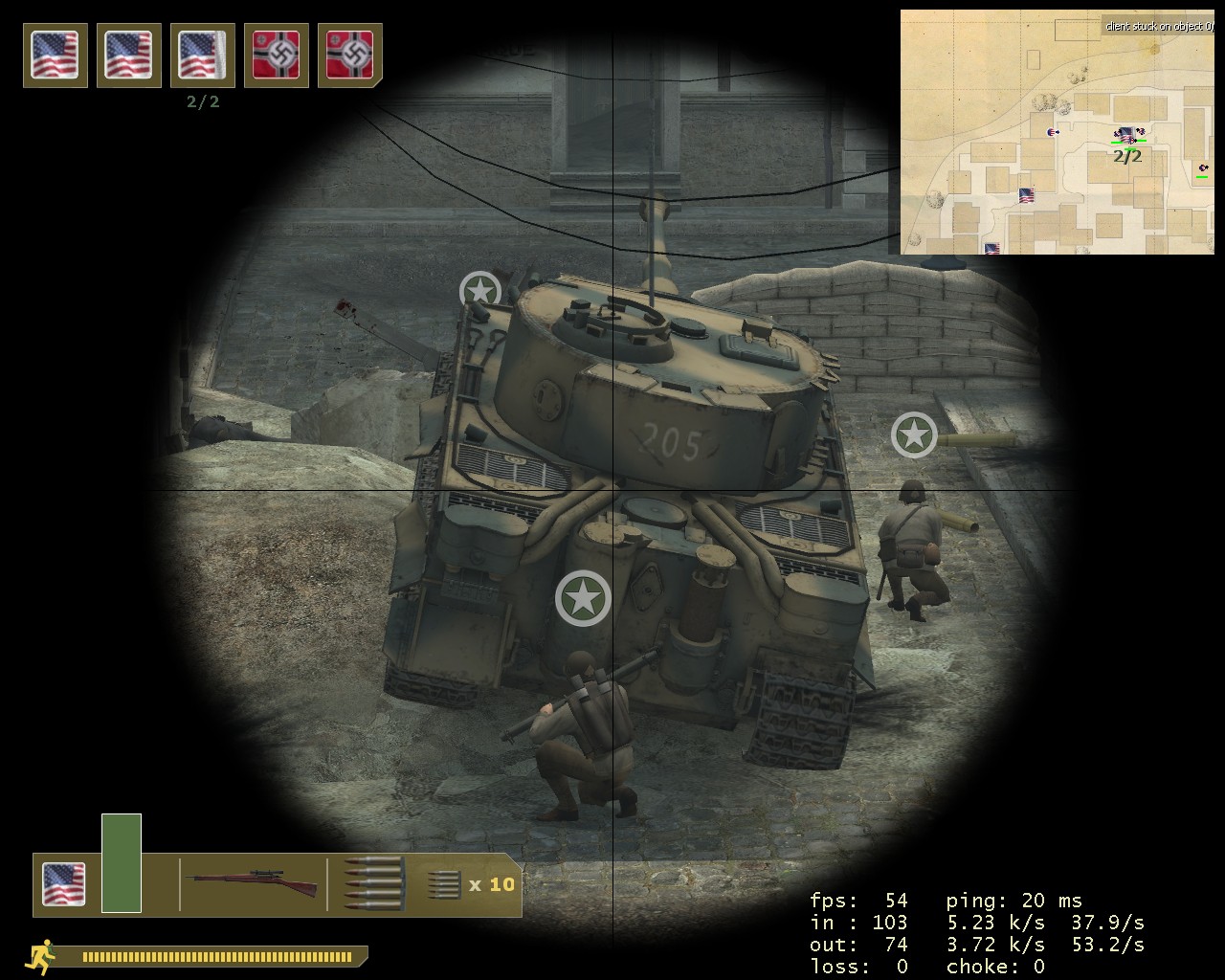Select the scoped Springfield rifle icon
This screenshot has width=1225, height=980.
click(254, 882)
